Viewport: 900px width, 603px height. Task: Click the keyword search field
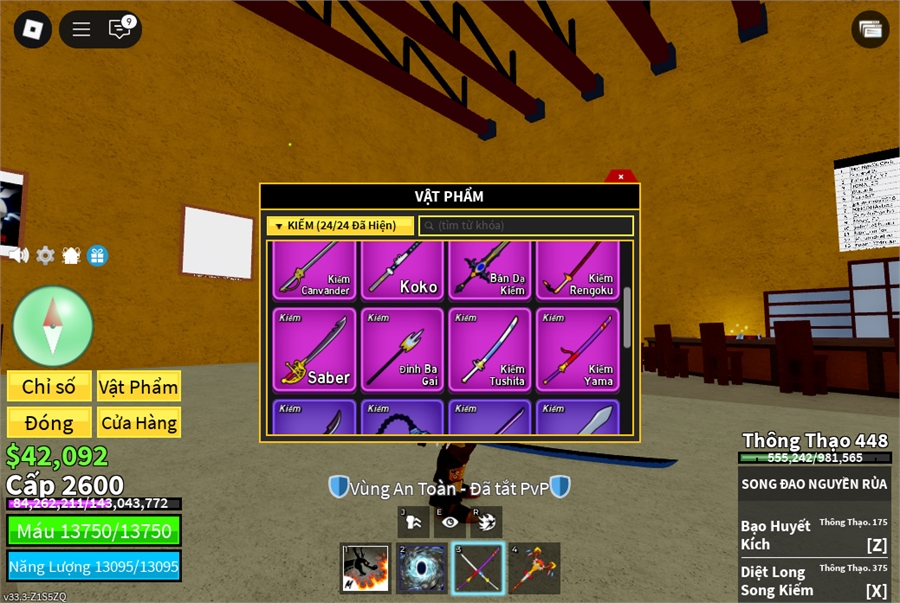(526, 226)
